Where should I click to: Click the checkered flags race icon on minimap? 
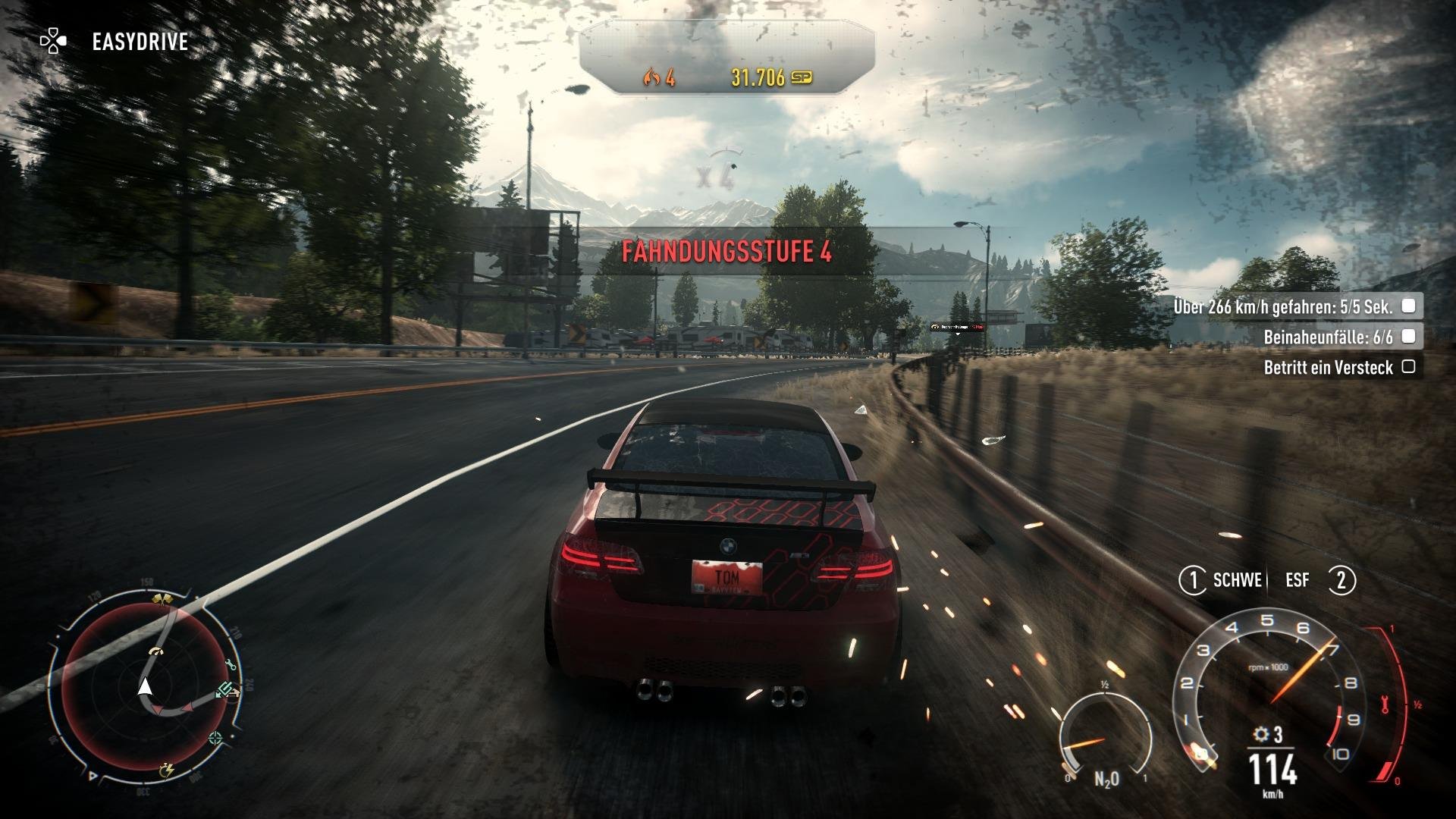pyautogui.click(x=161, y=599)
